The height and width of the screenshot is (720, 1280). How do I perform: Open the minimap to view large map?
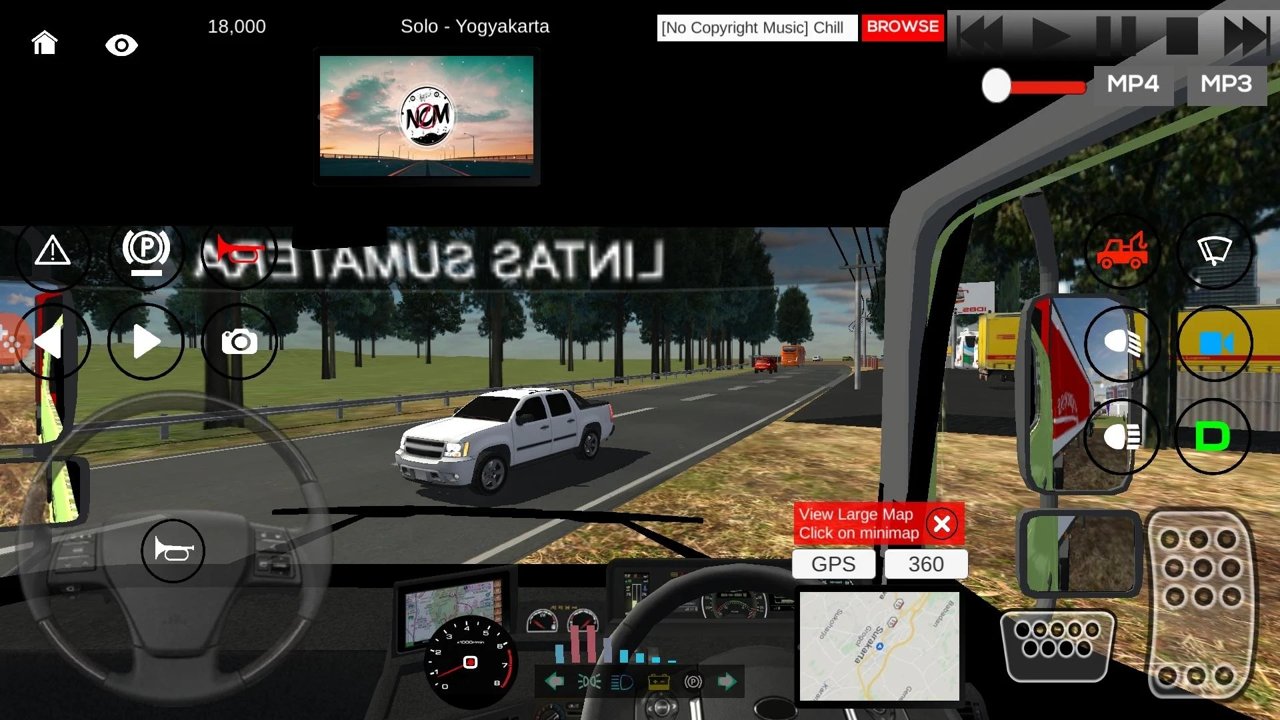[879, 644]
